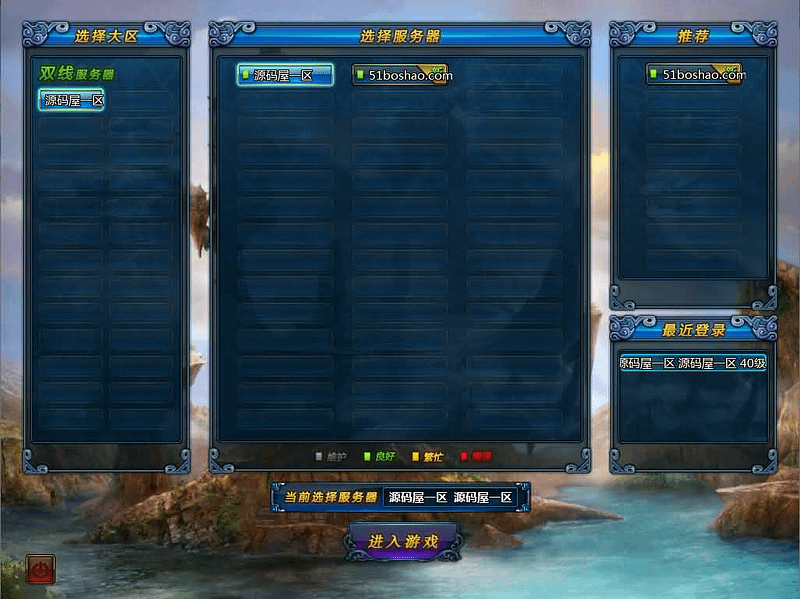
Task: Select 源码屋一区 in the region list
Action: tap(72, 100)
